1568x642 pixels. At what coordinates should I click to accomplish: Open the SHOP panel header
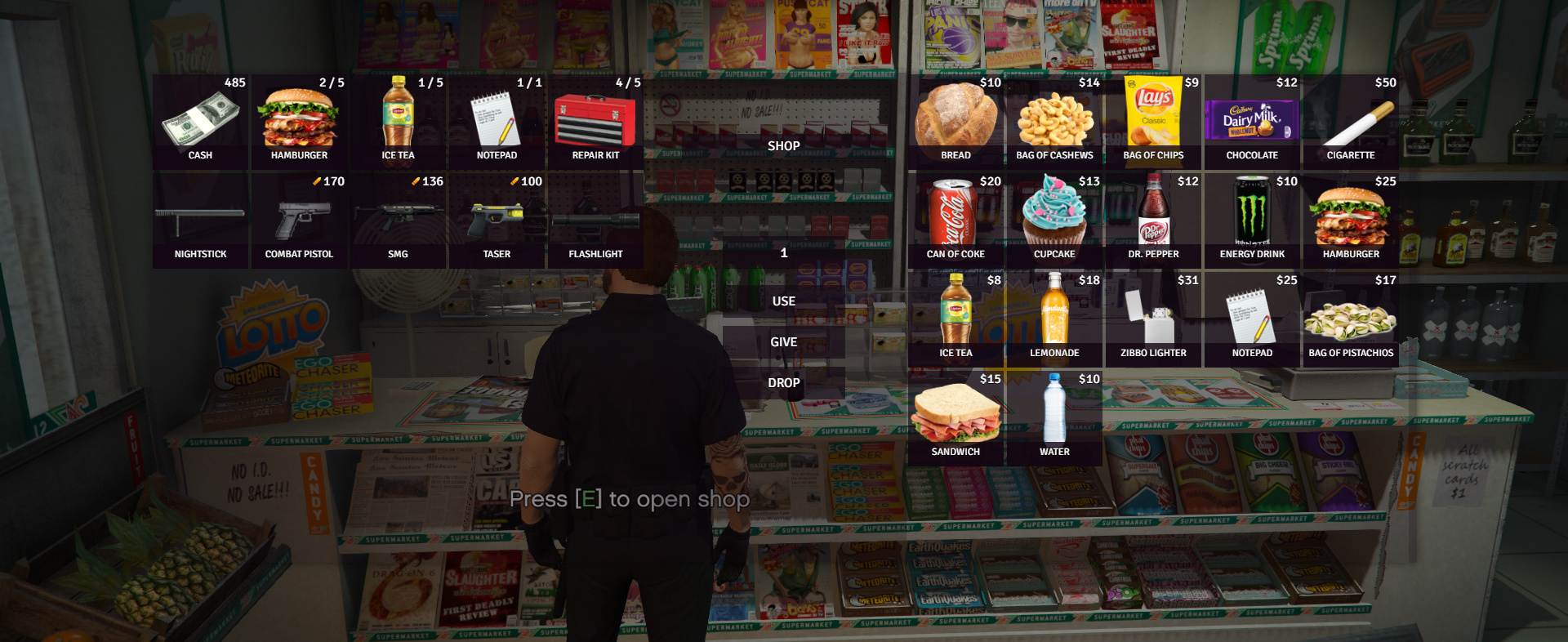coord(783,145)
